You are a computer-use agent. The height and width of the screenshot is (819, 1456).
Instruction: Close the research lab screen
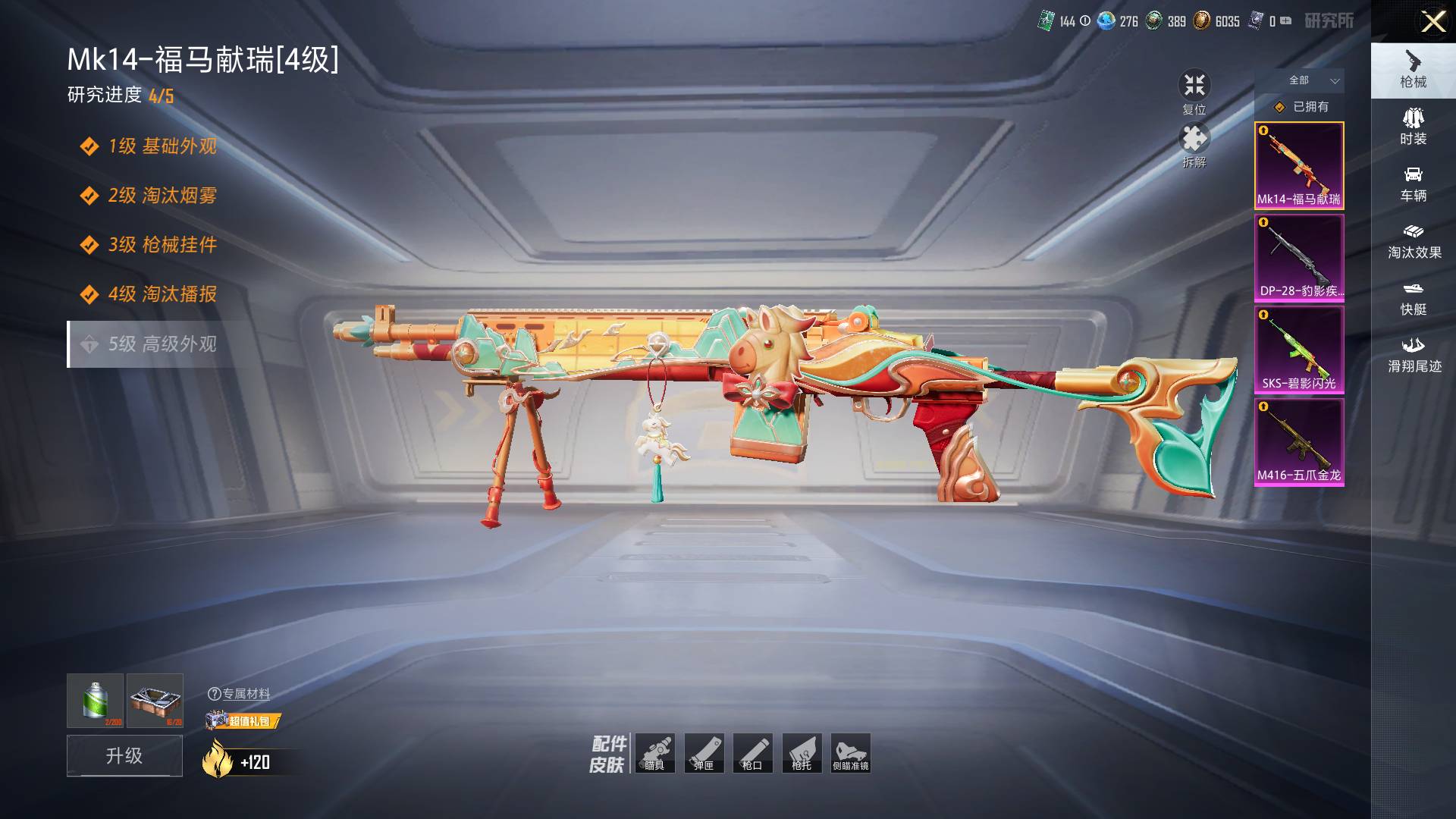click(1432, 21)
